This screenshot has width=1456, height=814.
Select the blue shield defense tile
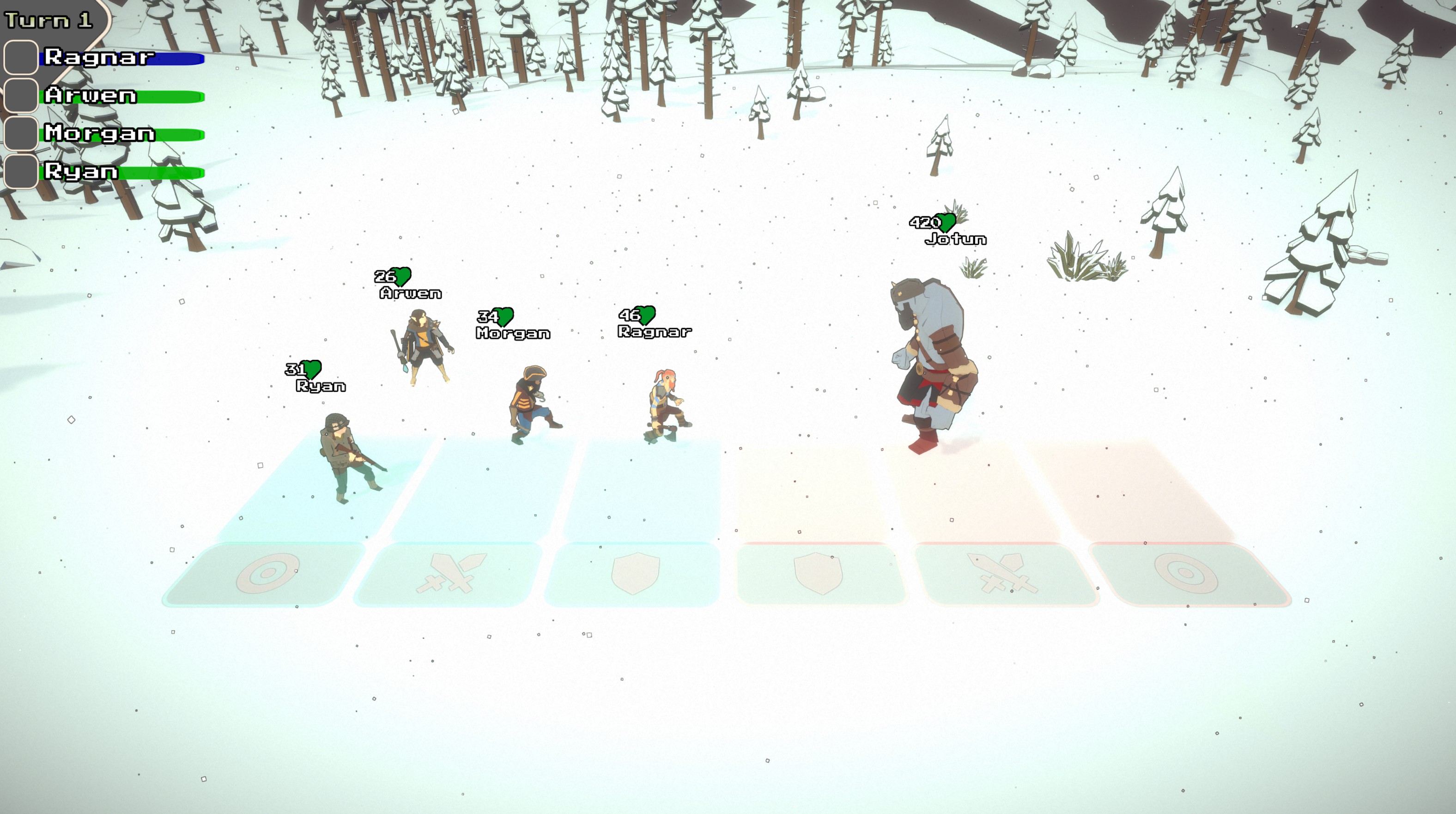(x=635, y=573)
